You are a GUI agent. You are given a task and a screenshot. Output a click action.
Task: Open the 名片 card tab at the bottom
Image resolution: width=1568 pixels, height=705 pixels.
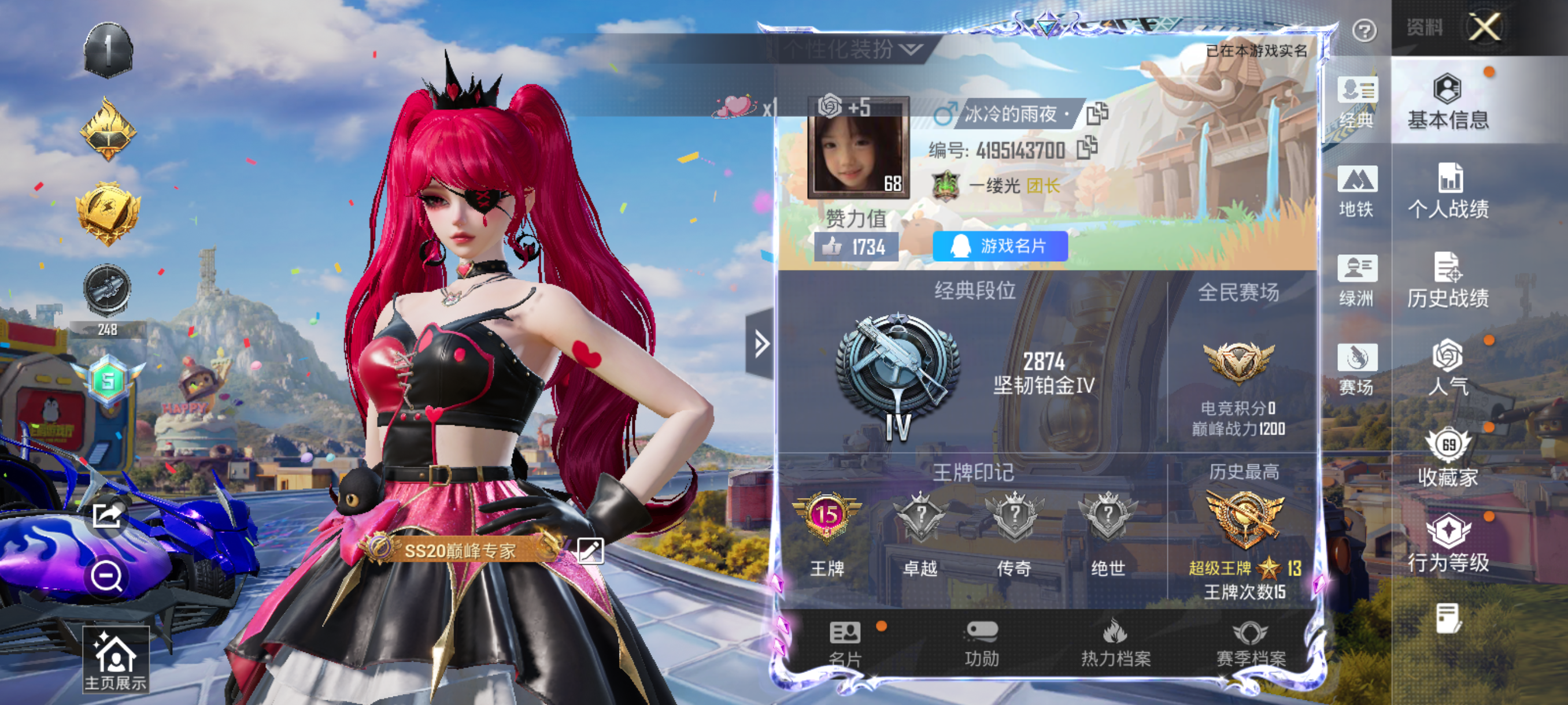coord(845,644)
